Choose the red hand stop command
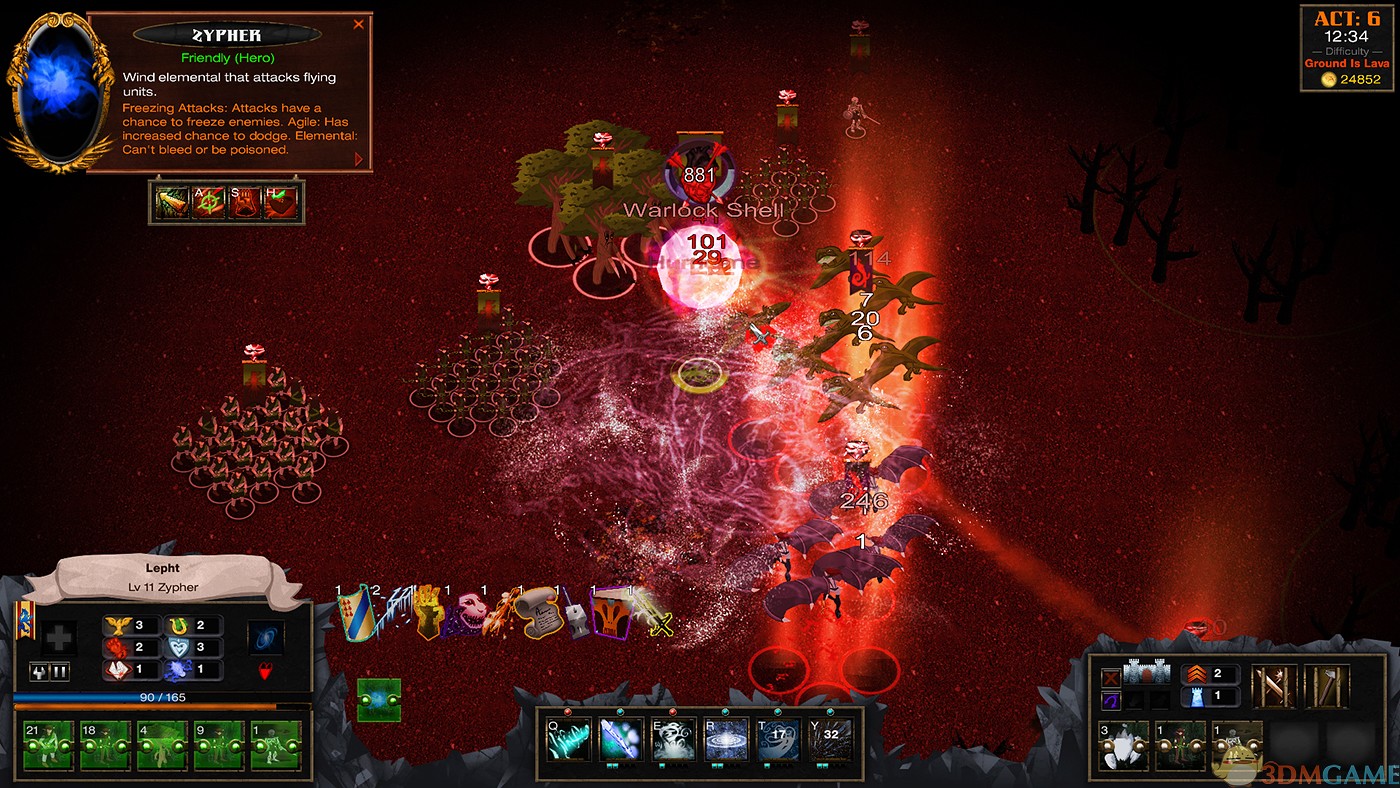This screenshot has height=788, width=1400. [x=244, y=203]
